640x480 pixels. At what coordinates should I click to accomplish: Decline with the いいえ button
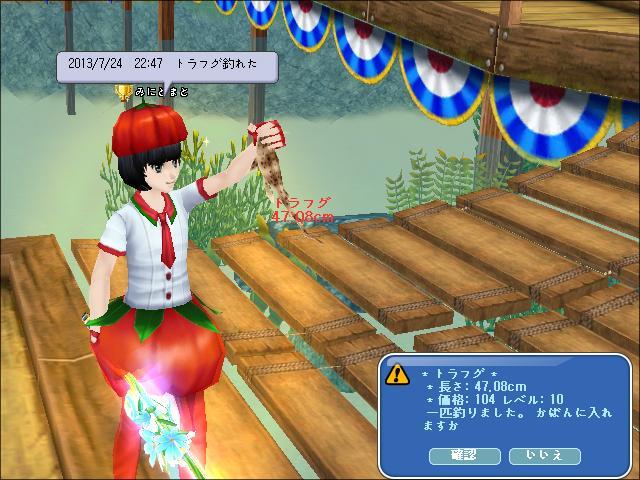tap(544, 456)
